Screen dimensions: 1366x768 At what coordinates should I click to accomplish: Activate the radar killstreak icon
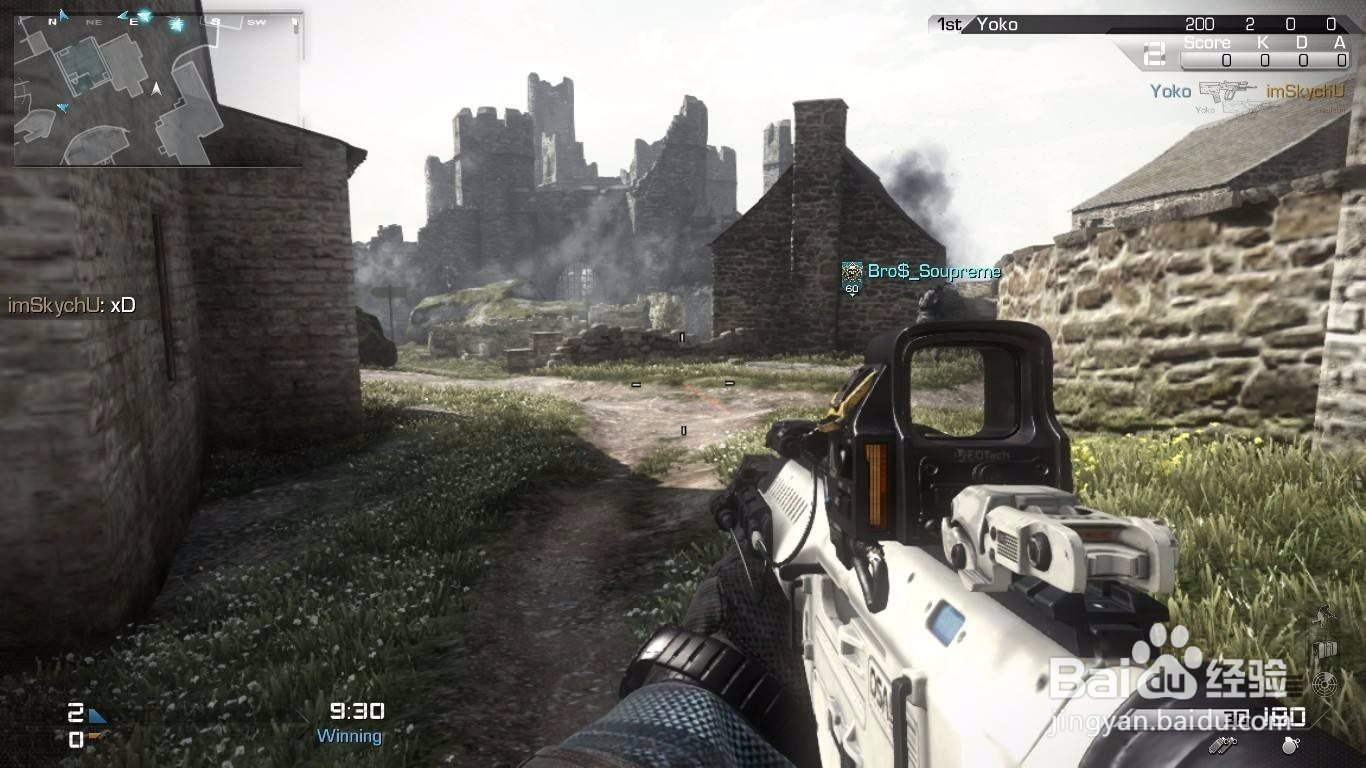pos(1325,684)
